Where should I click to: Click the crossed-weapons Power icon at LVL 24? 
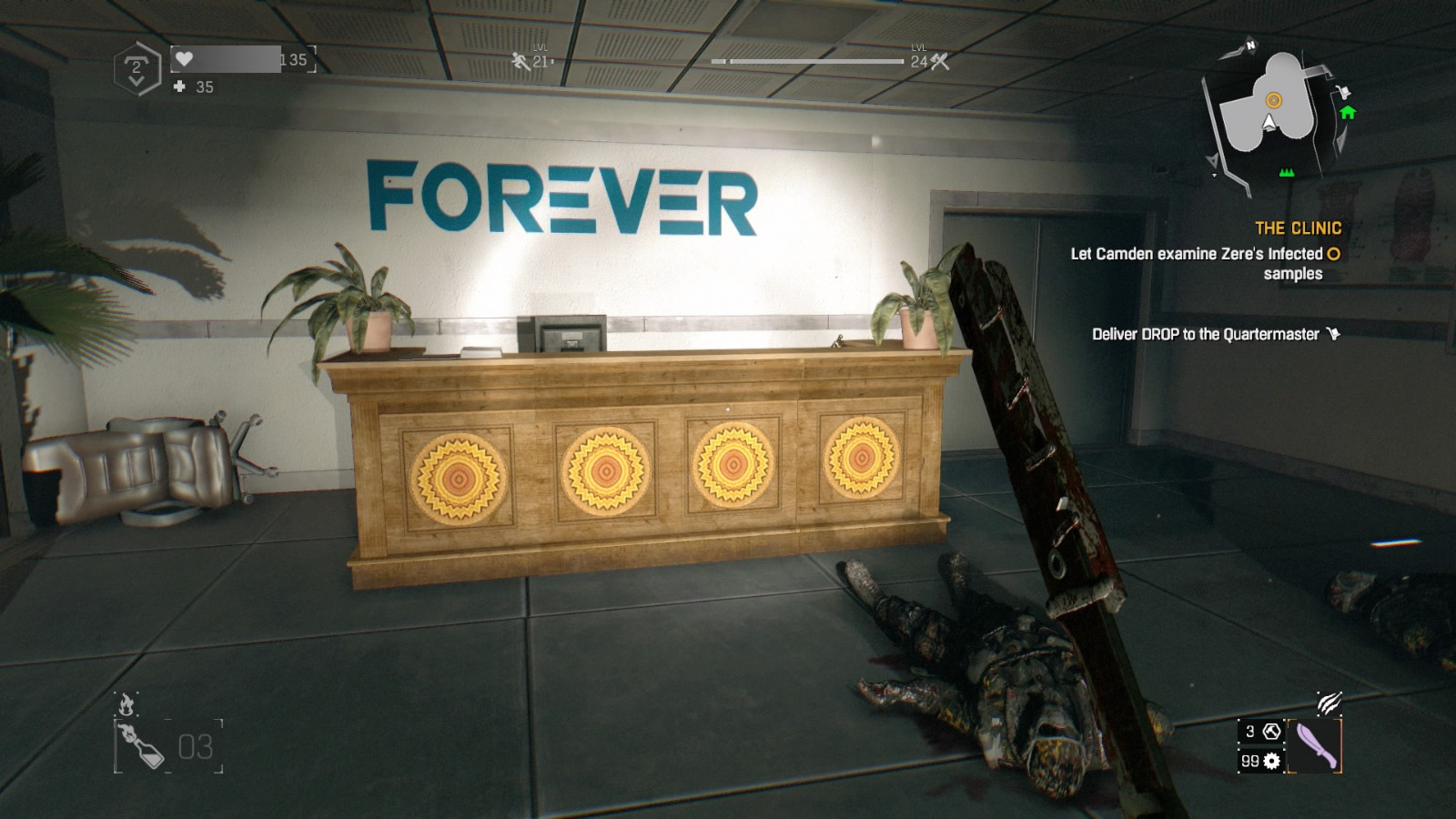point(938,62)
